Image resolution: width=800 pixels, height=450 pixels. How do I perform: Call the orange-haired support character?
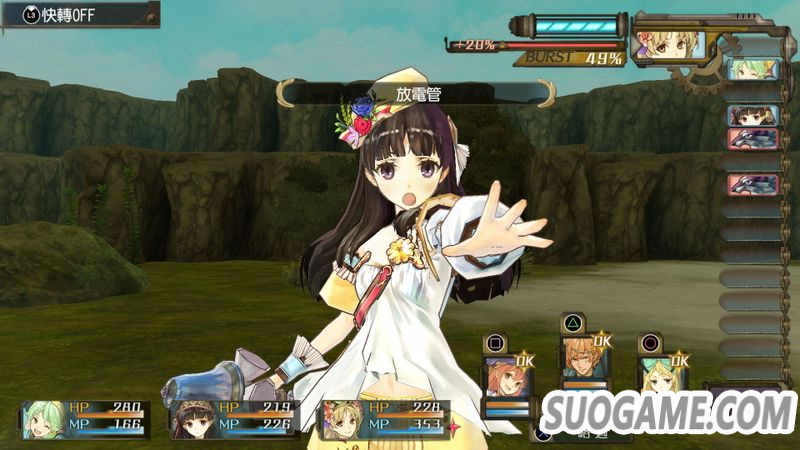(x=503, y=377)
